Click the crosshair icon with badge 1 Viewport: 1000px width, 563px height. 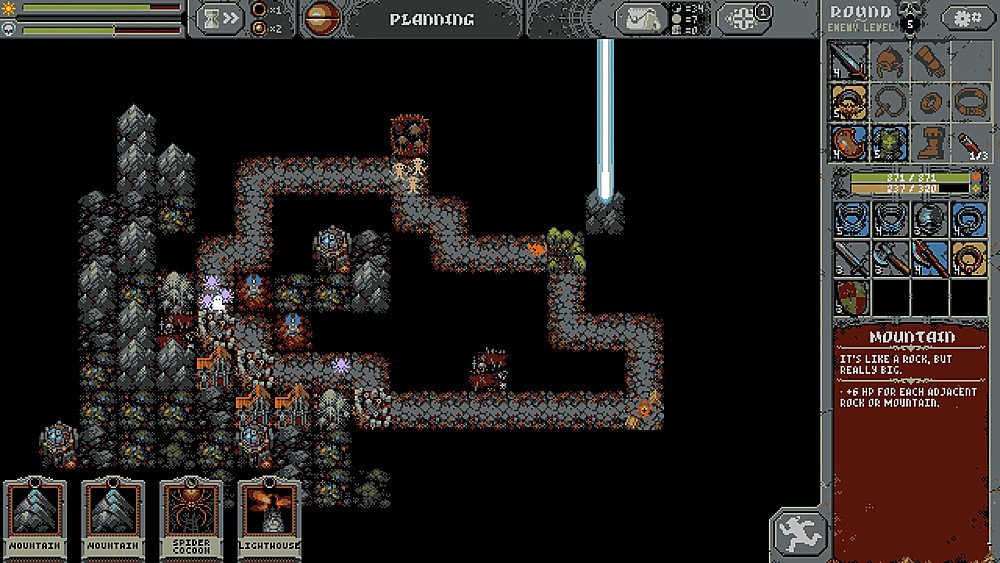click(746, 18)
